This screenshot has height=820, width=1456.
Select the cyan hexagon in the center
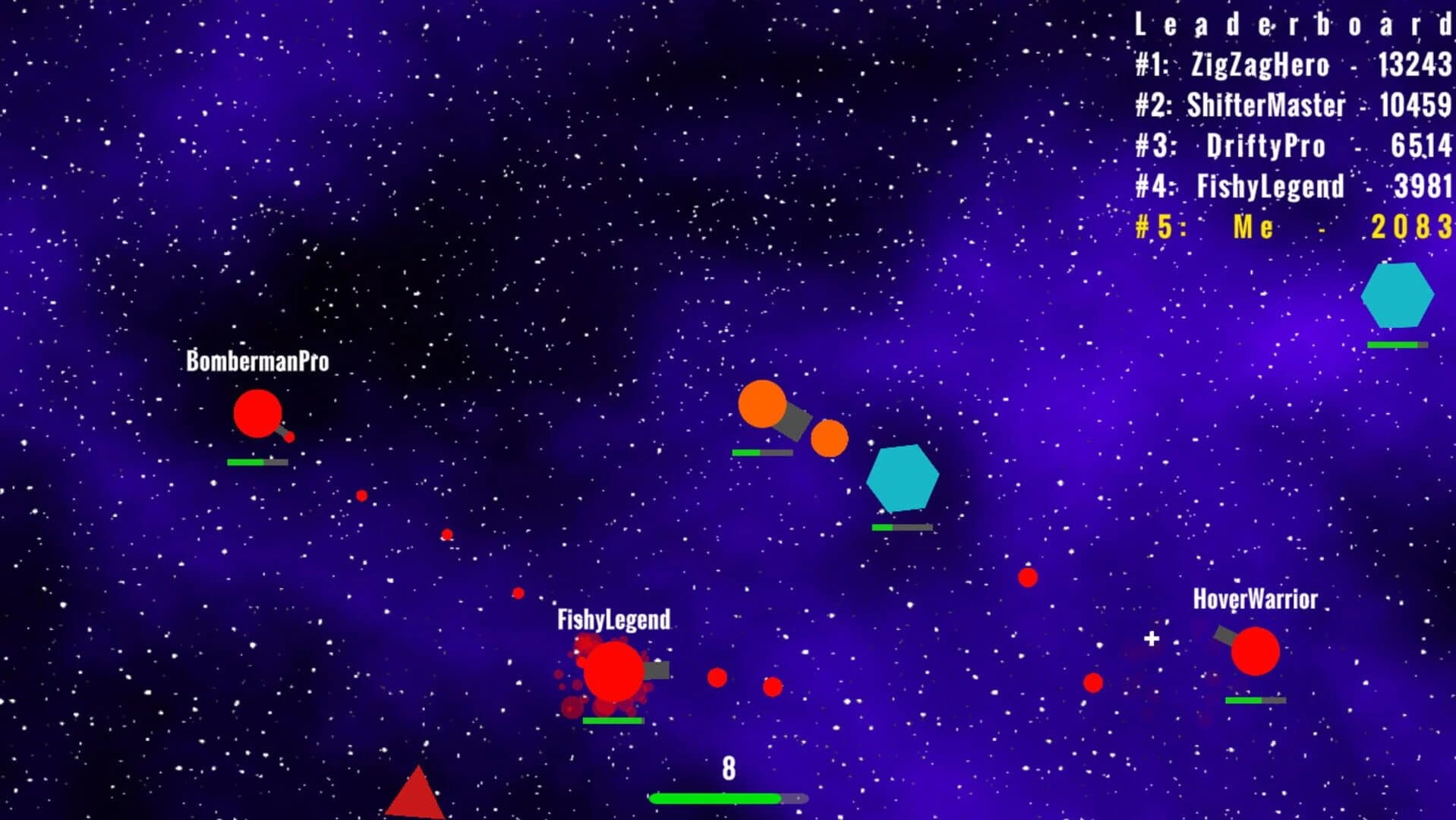[903, 477]
